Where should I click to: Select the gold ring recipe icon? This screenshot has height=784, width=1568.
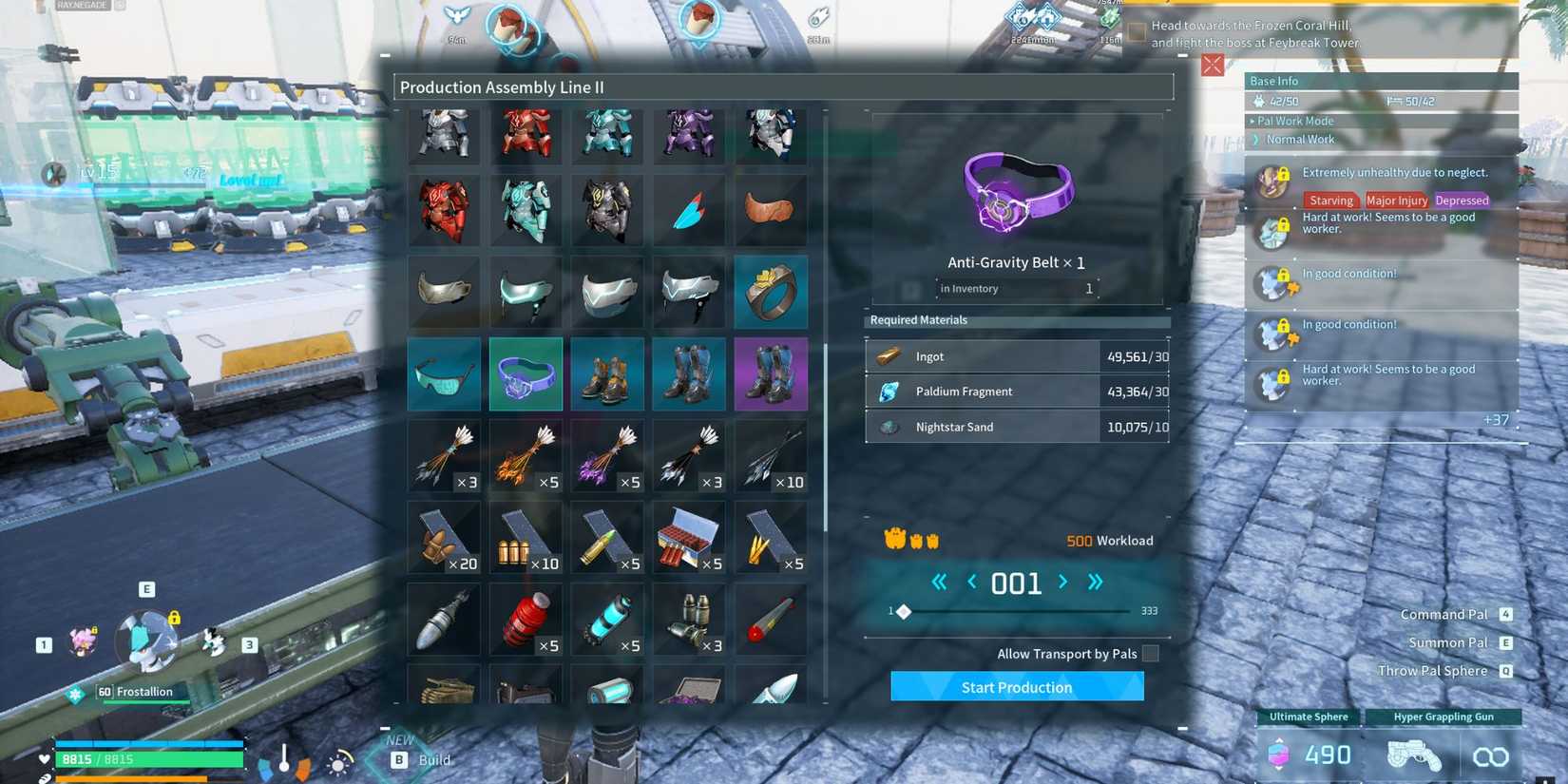[x=771, y=292]
